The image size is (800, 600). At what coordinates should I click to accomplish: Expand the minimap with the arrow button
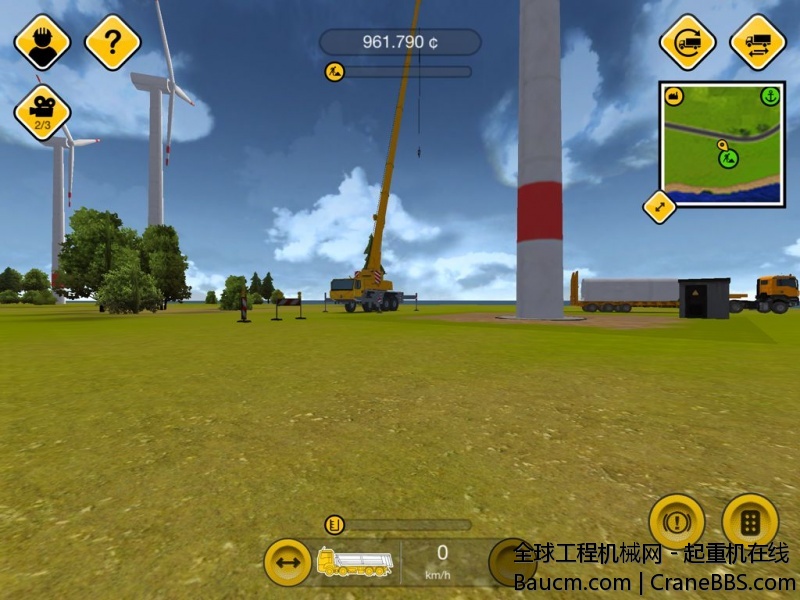click(659, 207)
